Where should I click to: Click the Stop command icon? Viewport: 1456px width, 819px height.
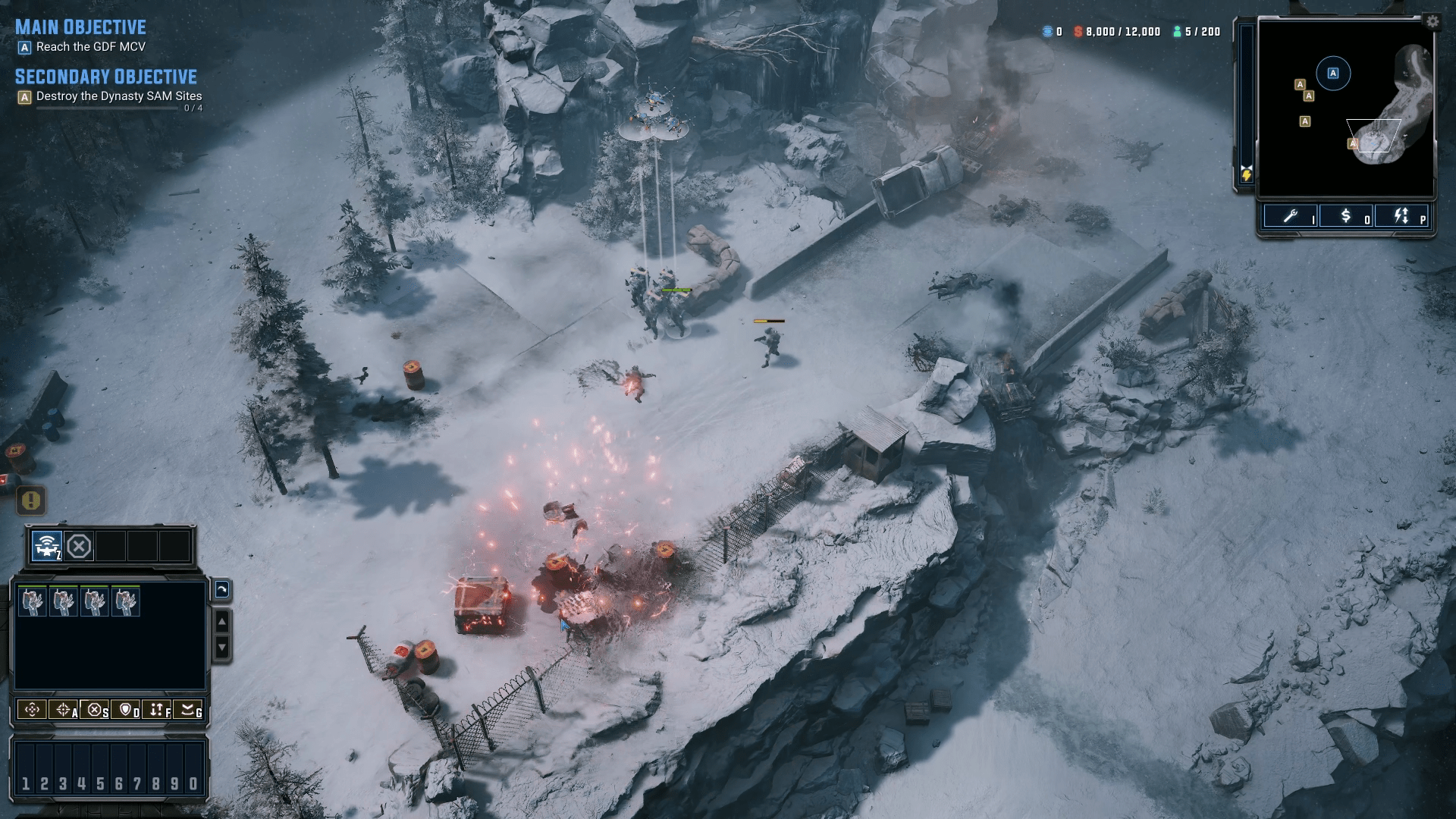[x=94, y=711]
